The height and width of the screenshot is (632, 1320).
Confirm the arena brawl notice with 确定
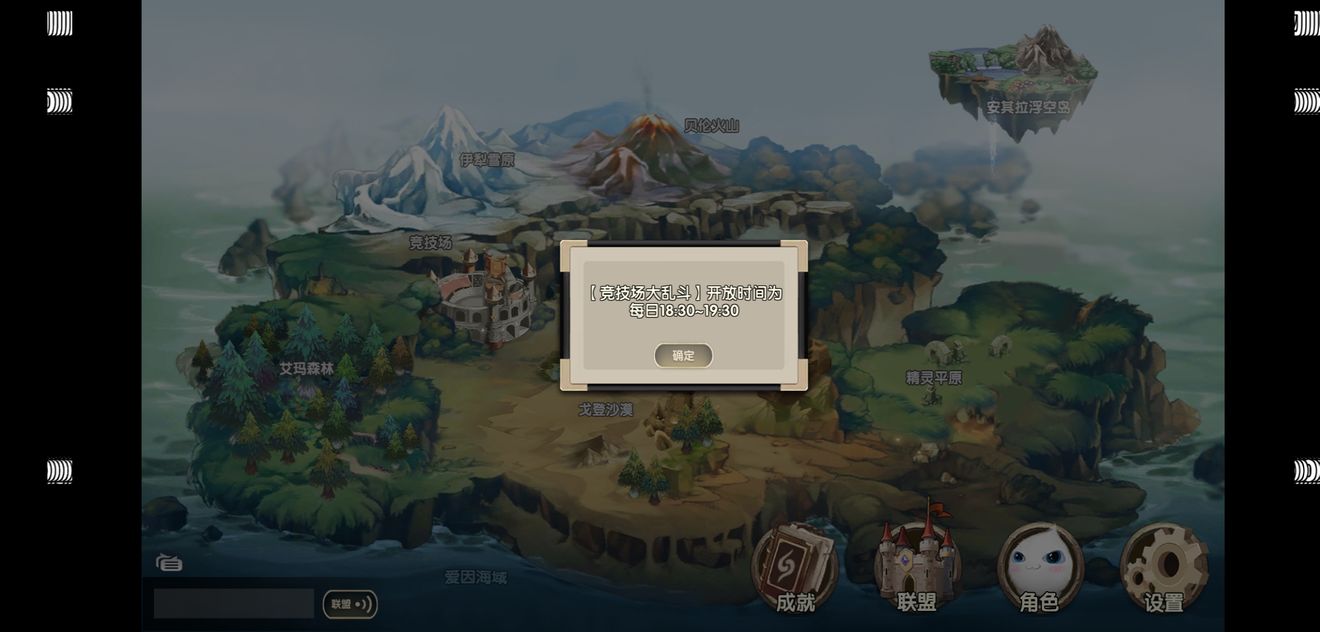pyautogui.click(x=683, y=355)
